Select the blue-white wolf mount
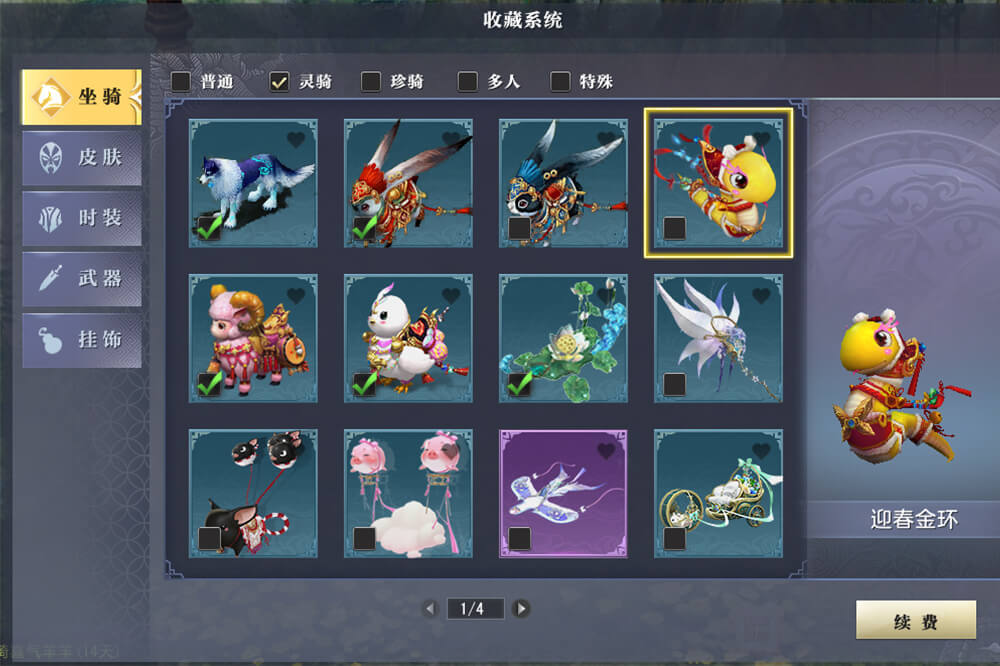The height and width of the screenshot is (666, 1000). click(x=253, y=183)
